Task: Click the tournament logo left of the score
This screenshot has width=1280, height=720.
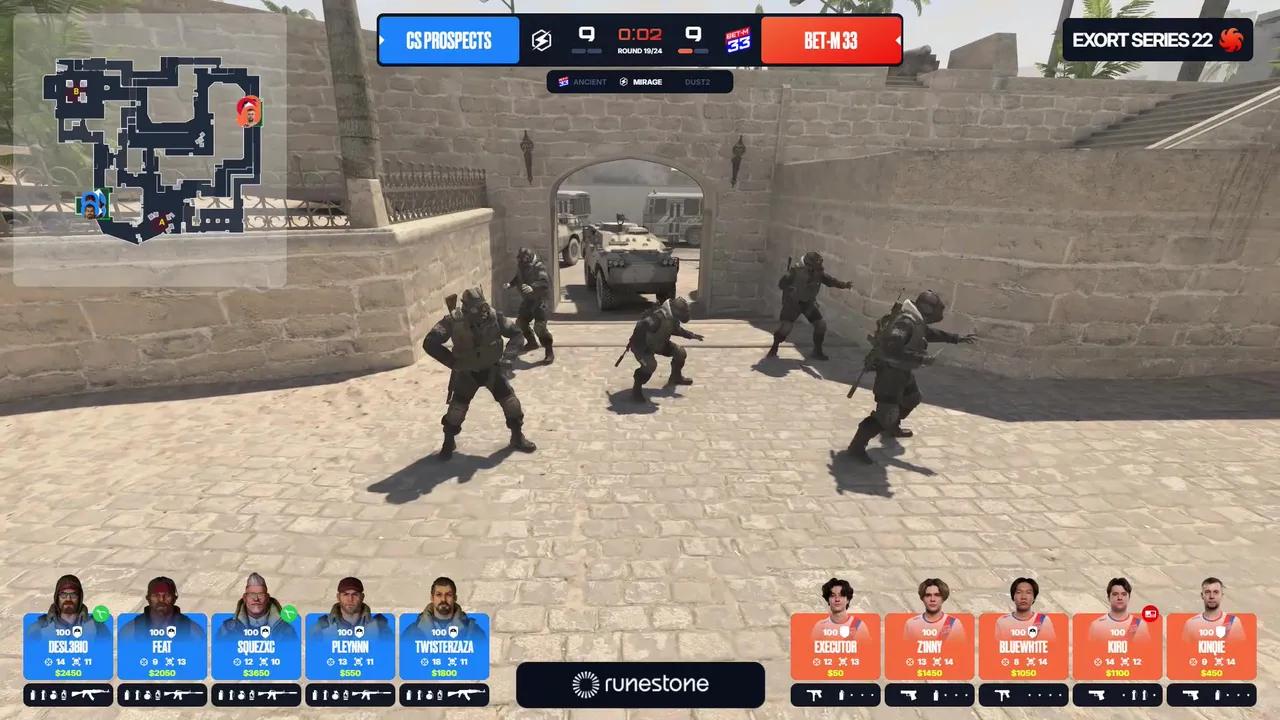Action: [541, 38]
